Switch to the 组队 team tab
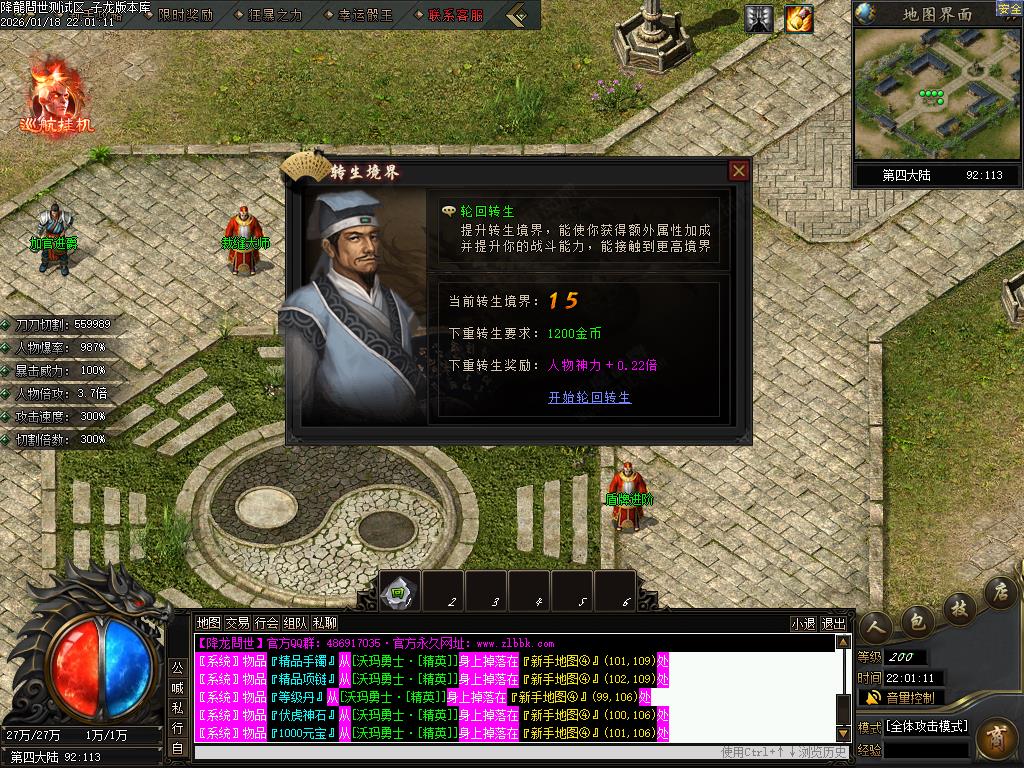 pyautogui.click(x=295, y=623)
